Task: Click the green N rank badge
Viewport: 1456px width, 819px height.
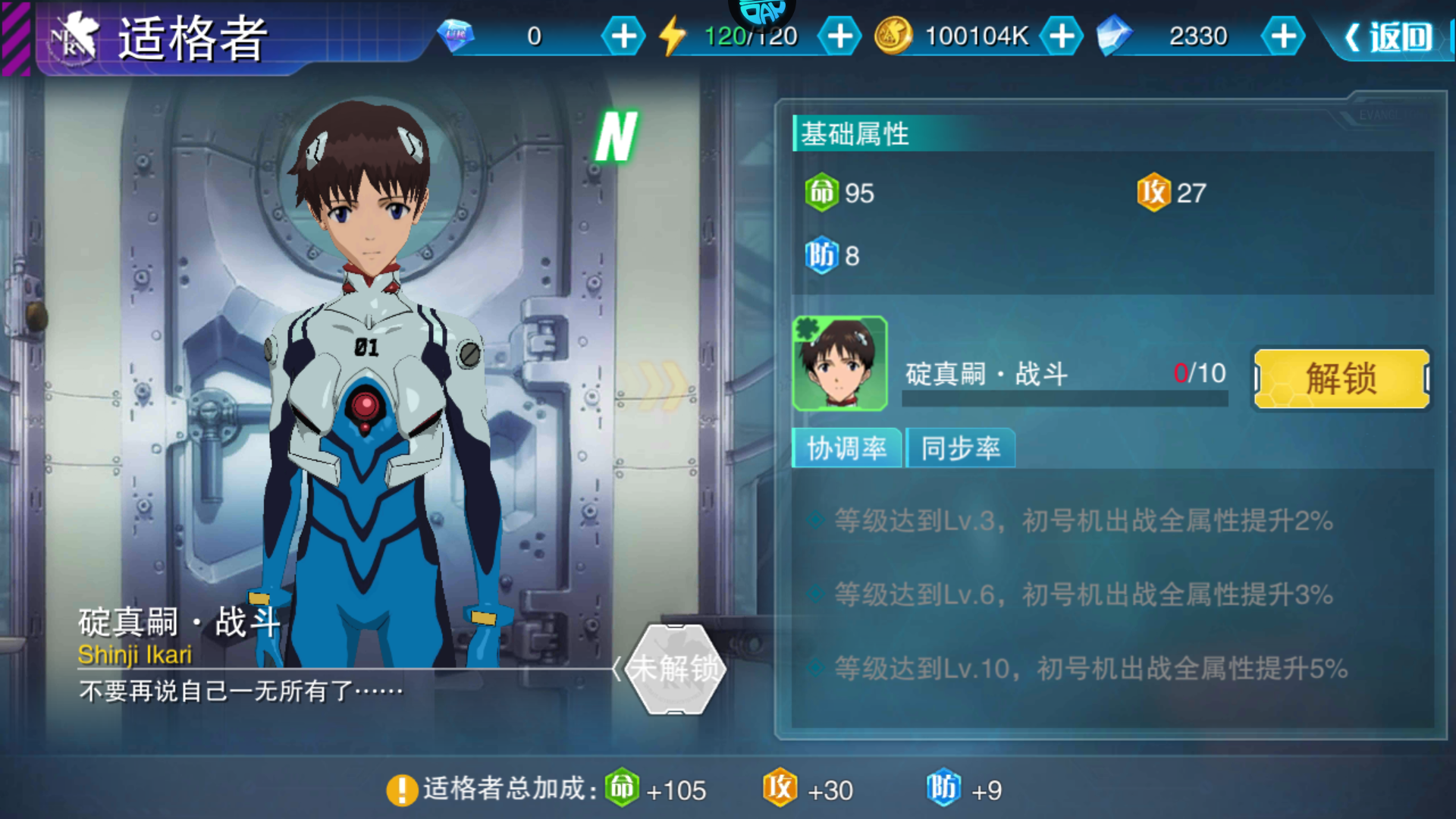Action: click(x=617, y=136)
